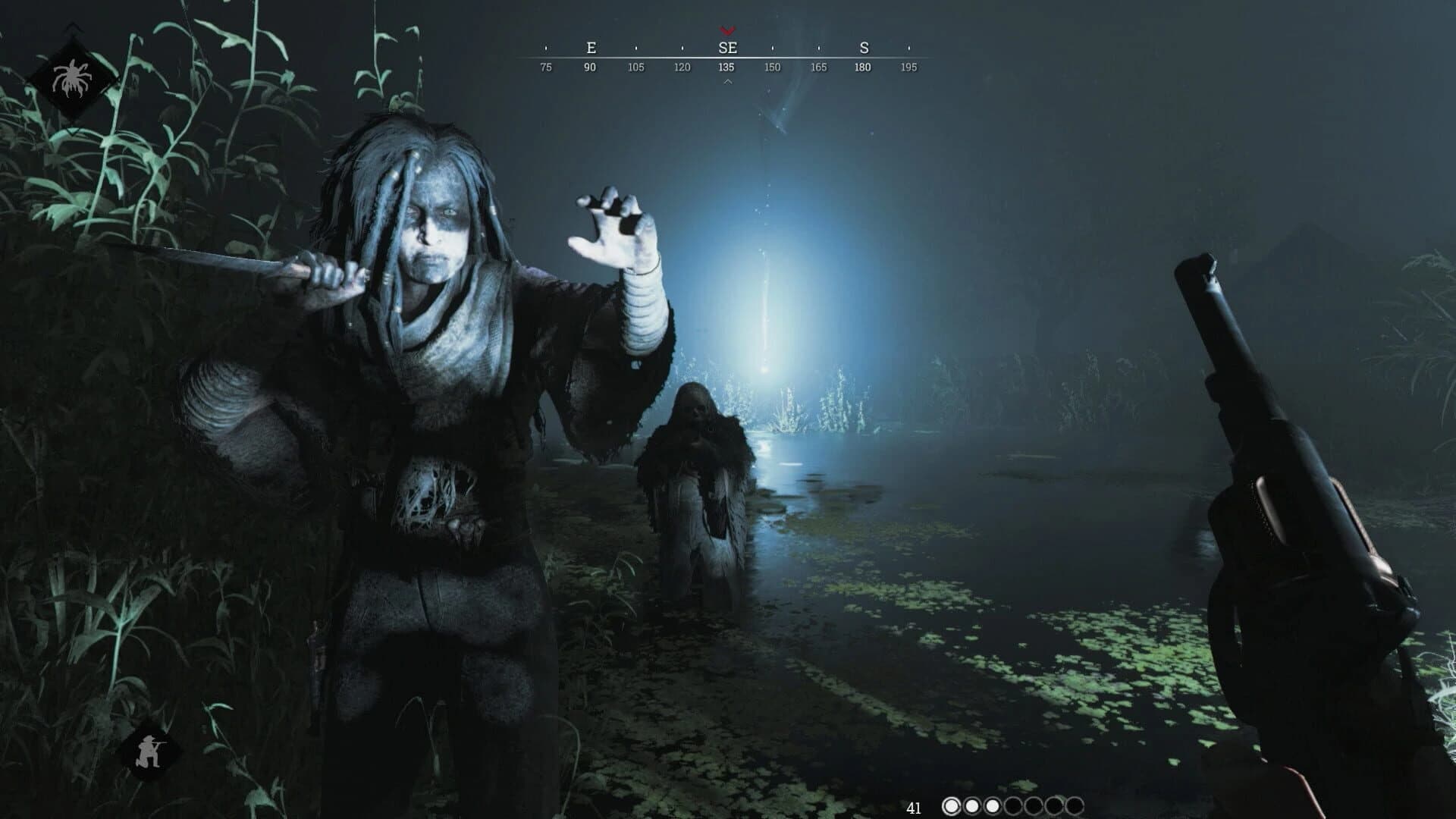1456x819 pixels.
Task: Click the 90 bearing number
Action: click(590, 67)
